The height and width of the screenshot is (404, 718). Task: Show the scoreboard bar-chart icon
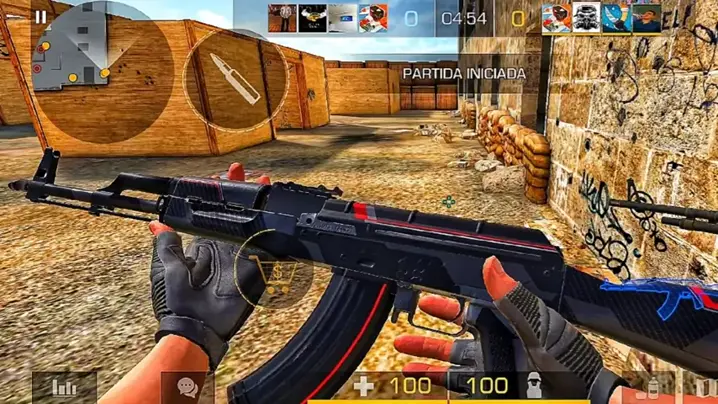(65, 387)
